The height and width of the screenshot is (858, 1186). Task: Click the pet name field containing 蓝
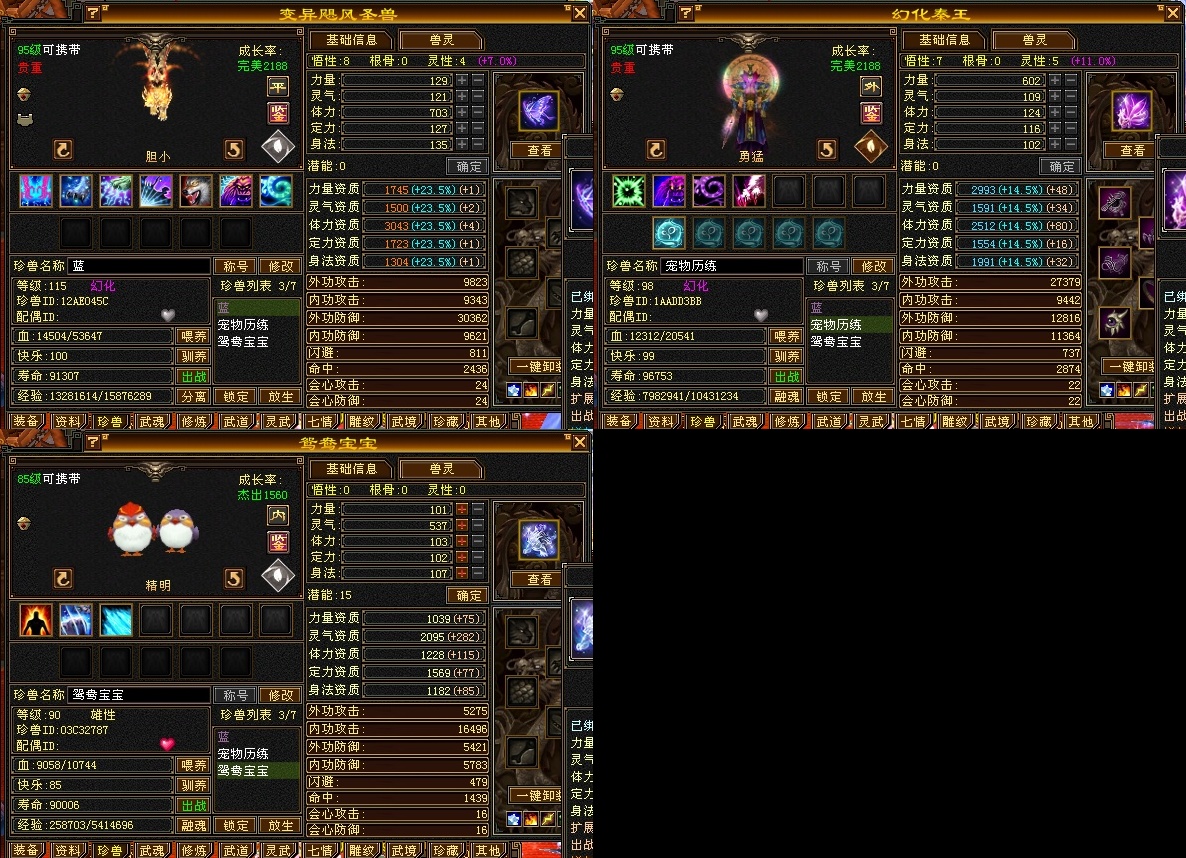coord(138,266)
